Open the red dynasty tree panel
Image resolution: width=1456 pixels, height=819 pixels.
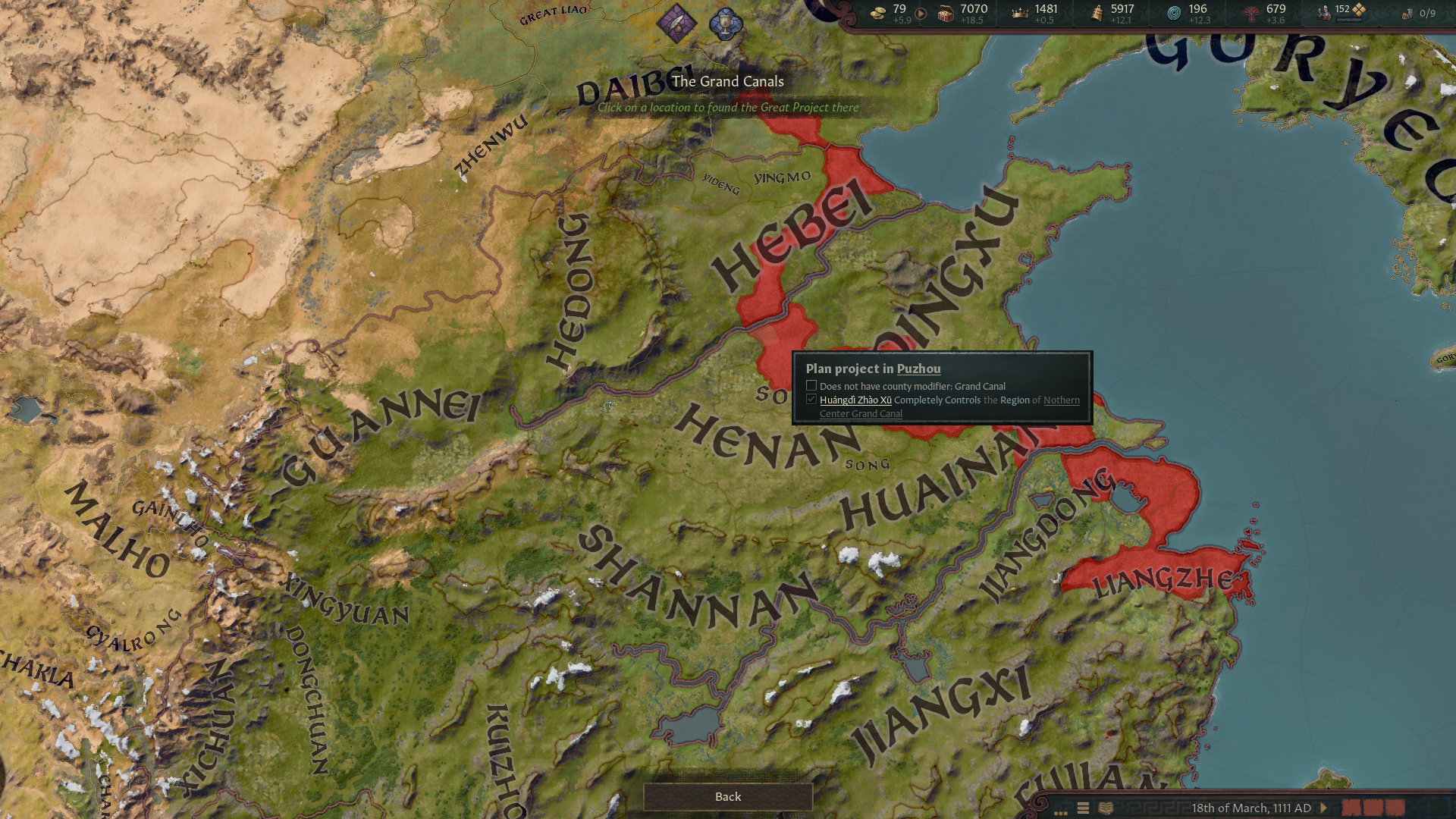[x=1254, y=12]
